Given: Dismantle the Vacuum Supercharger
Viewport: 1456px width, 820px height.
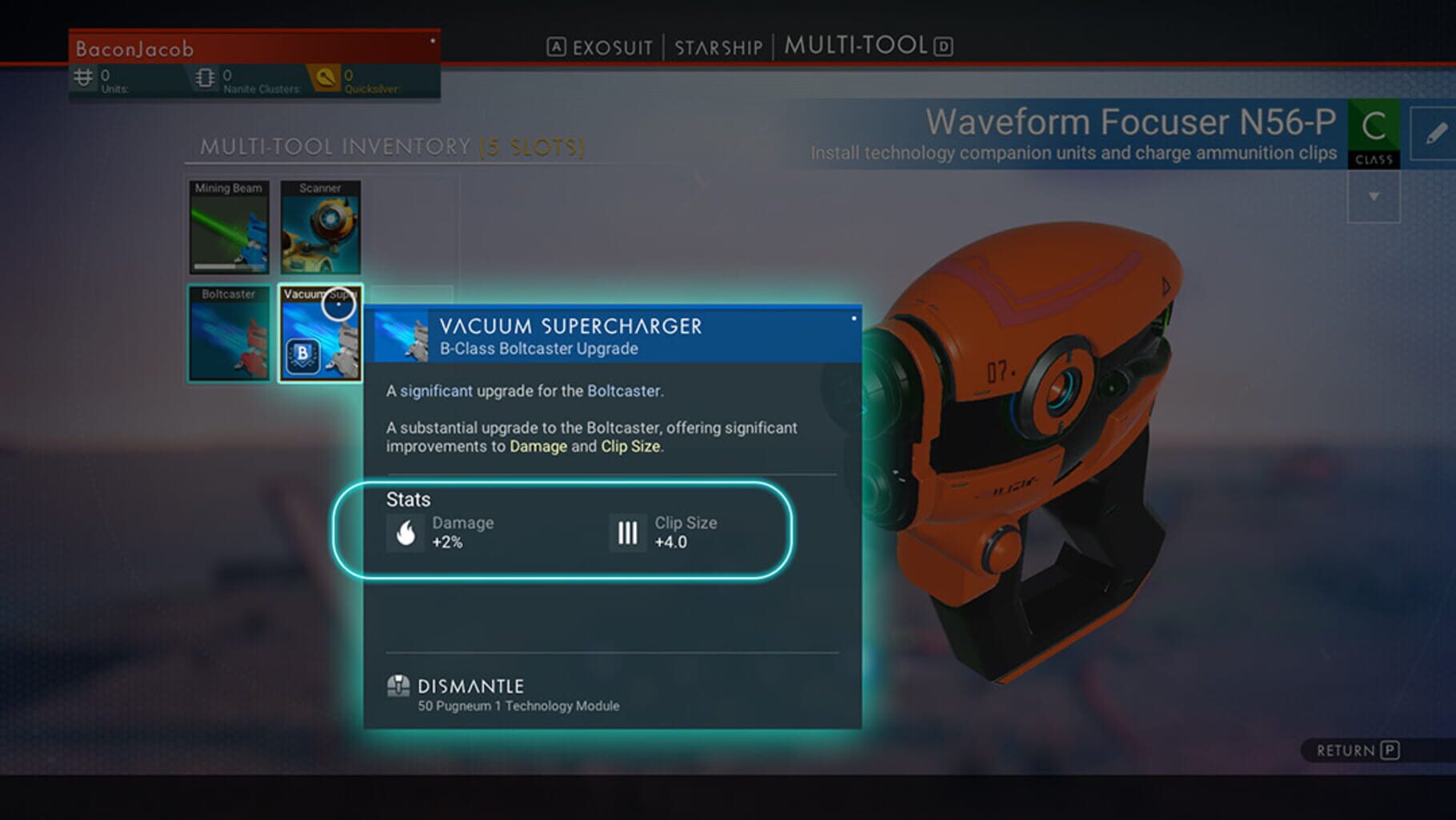Looking at the screenshot, I should coord(470,686).
